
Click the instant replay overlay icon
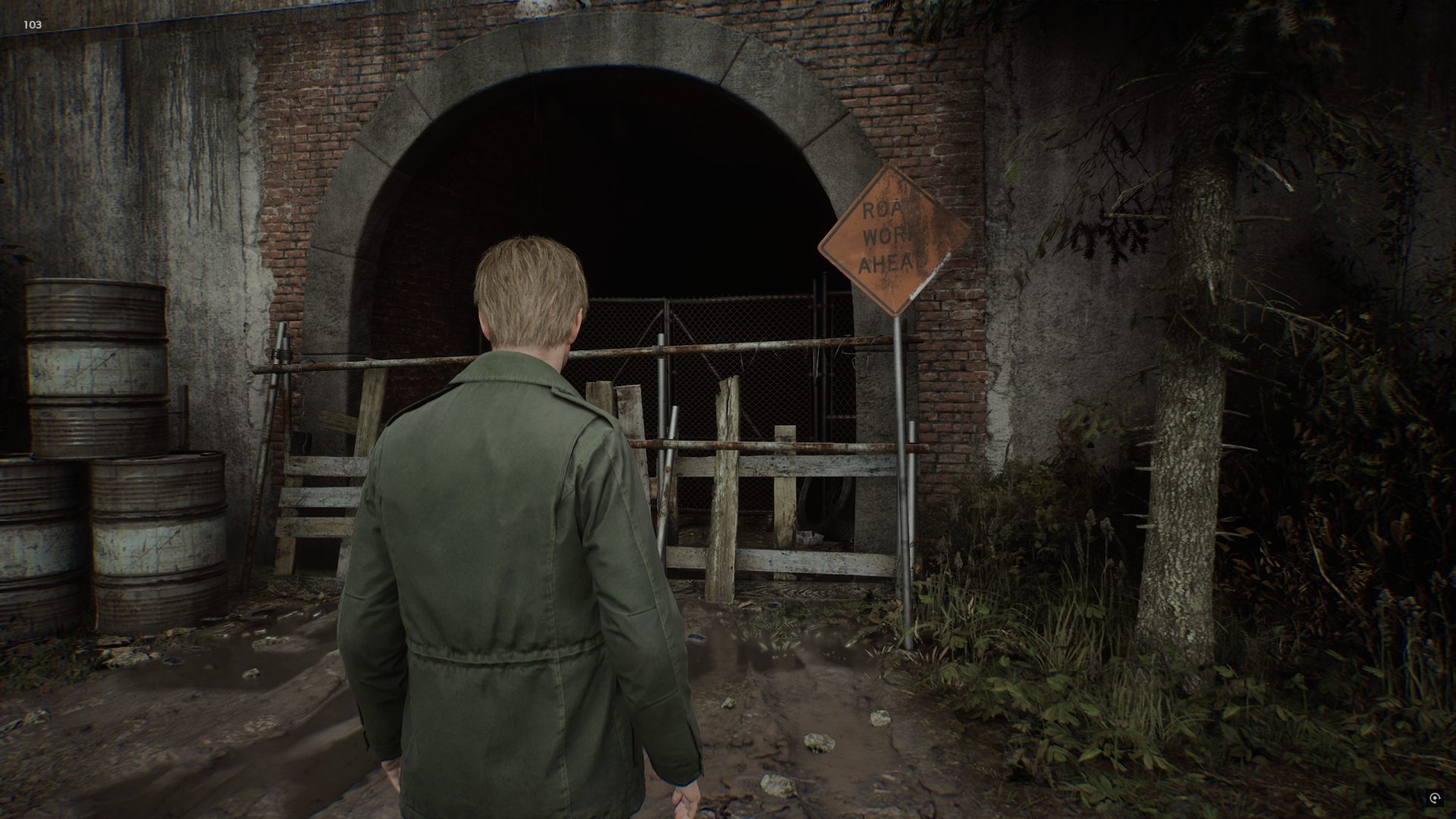pos(1435,798)
